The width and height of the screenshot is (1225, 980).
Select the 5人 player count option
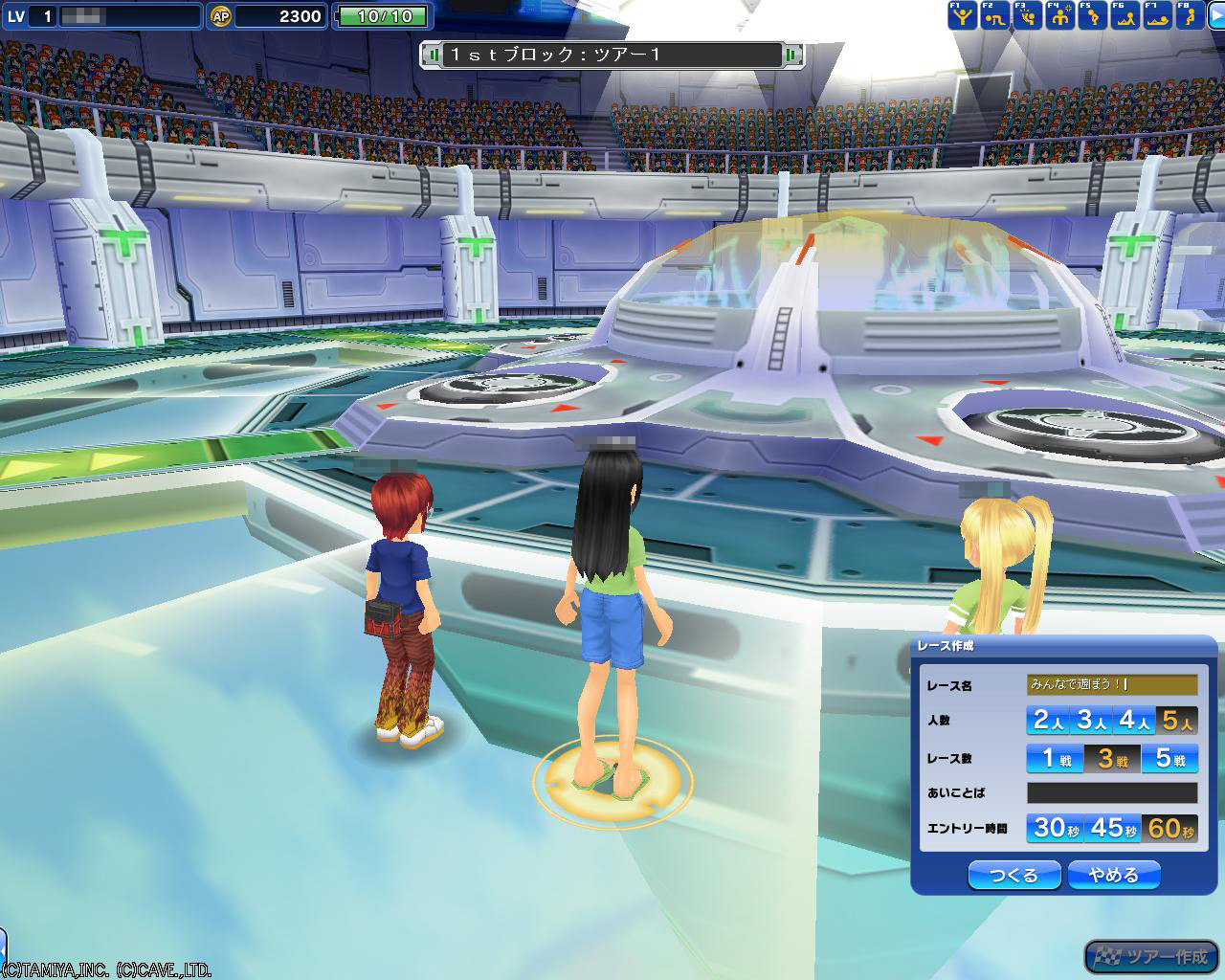point(1177,720)
